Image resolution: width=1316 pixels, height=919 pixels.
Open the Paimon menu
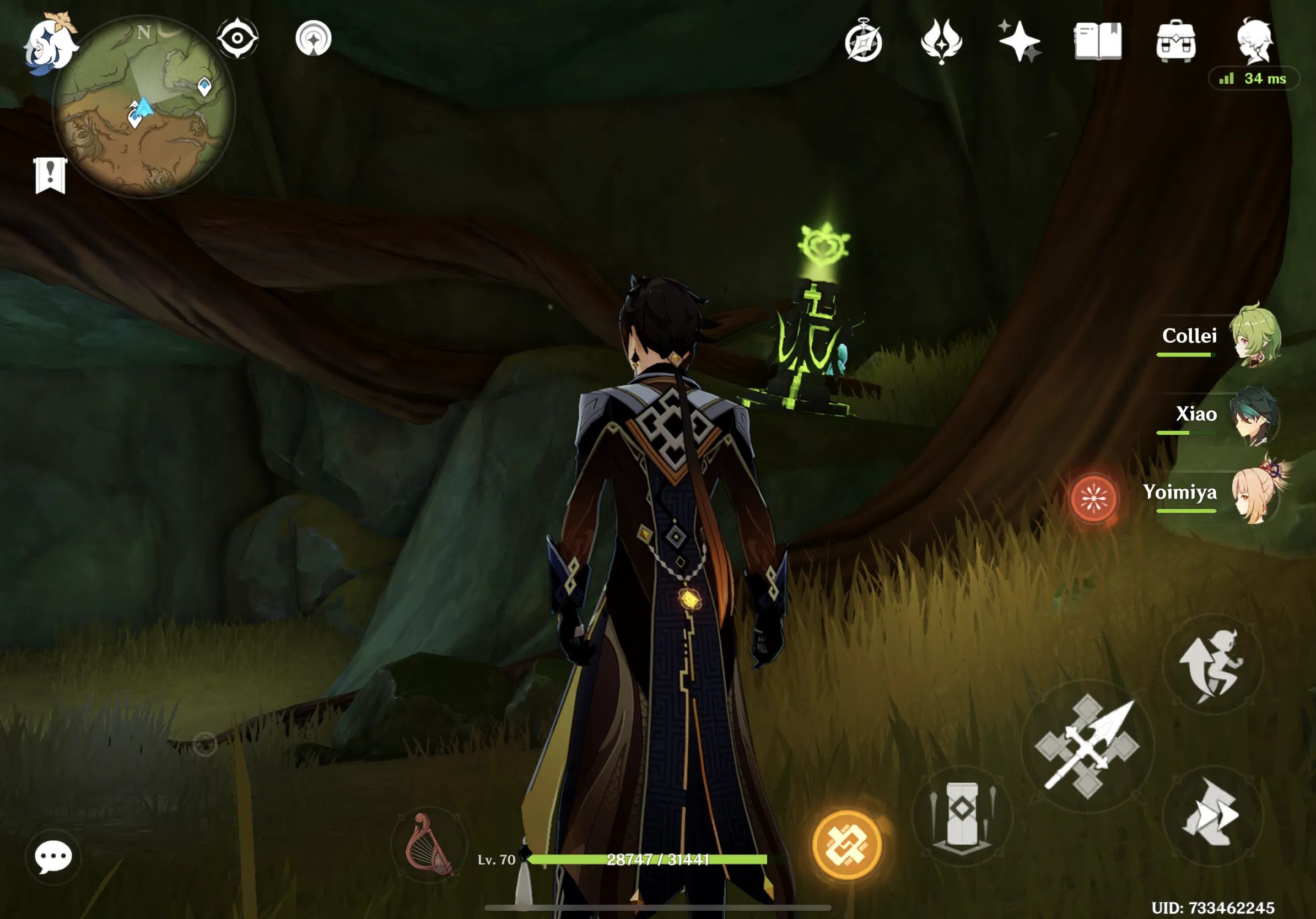click(x=51, y=40)
